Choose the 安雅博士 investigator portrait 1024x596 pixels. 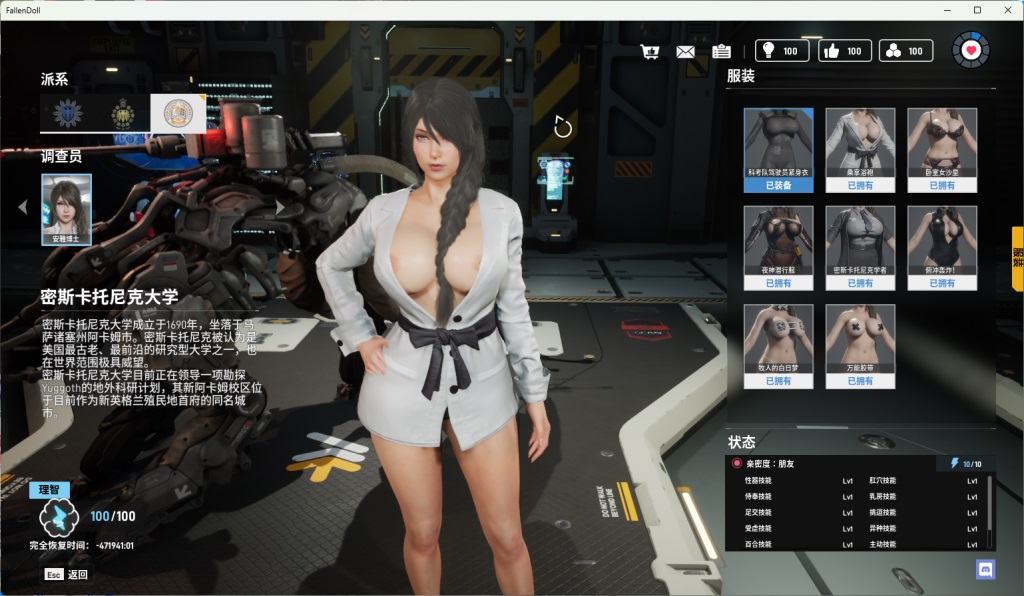coord(66,209)
